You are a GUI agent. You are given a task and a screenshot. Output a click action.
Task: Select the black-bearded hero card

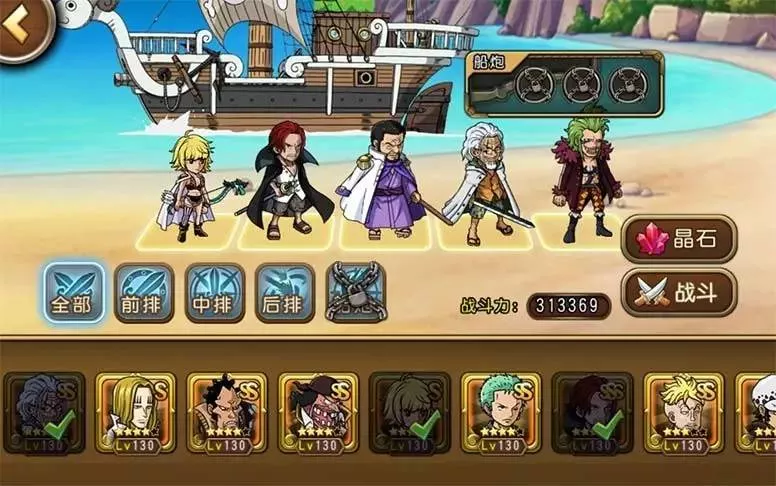[x=226, y=412]
